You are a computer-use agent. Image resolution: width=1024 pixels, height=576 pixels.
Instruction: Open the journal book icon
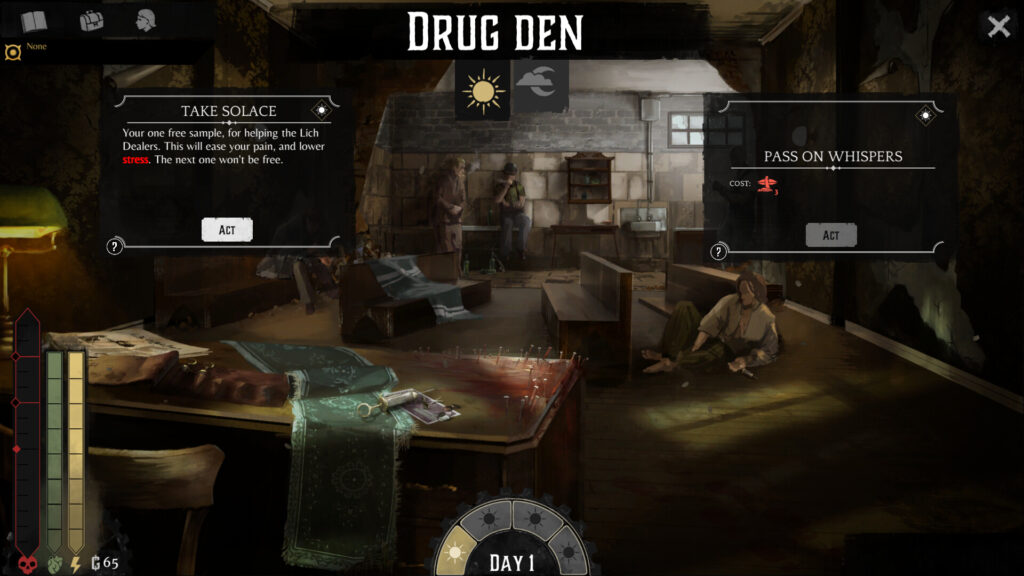pos(34,21)
